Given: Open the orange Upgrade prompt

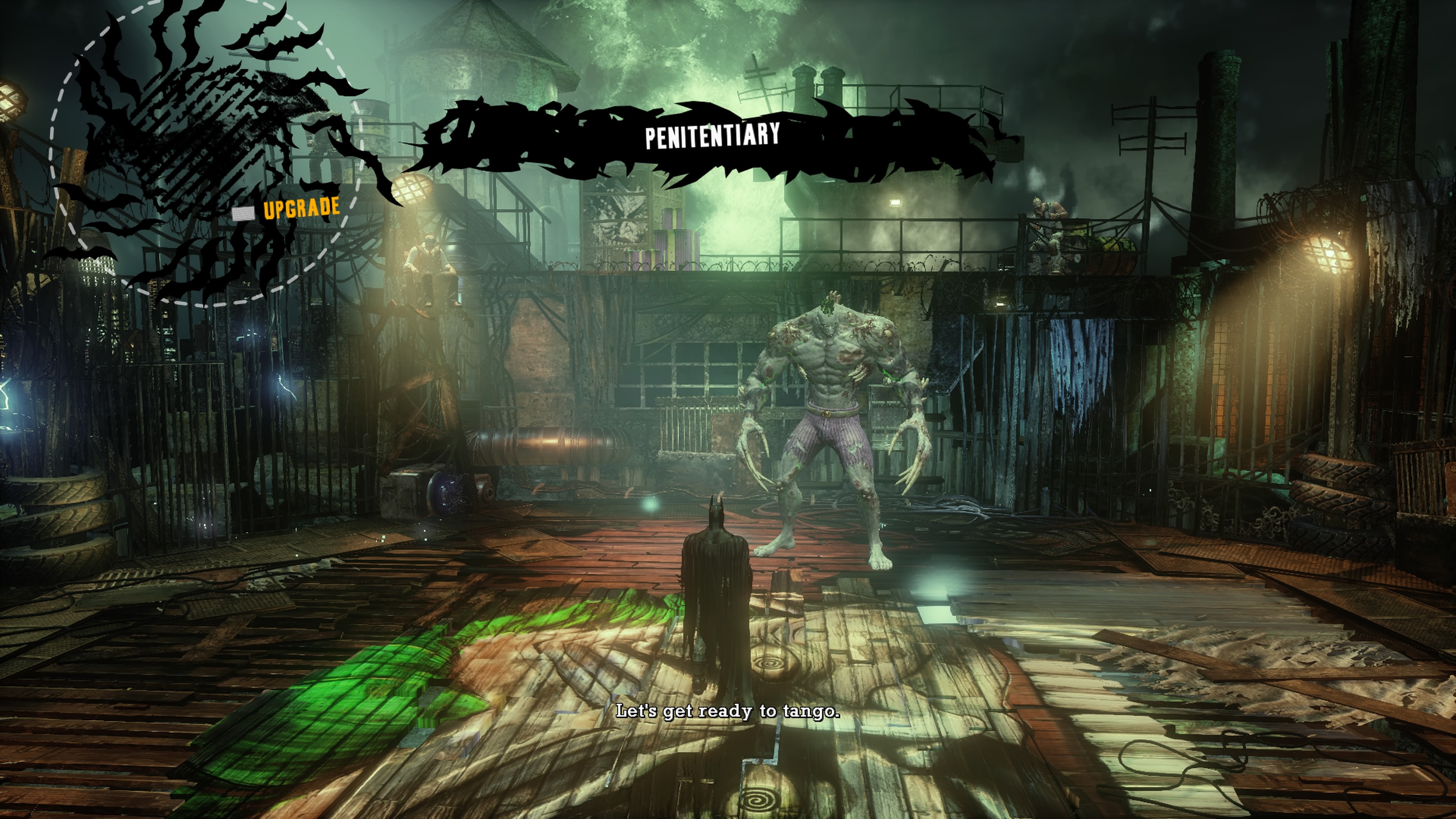Looking at the screenshot, I should click(301, 208).
